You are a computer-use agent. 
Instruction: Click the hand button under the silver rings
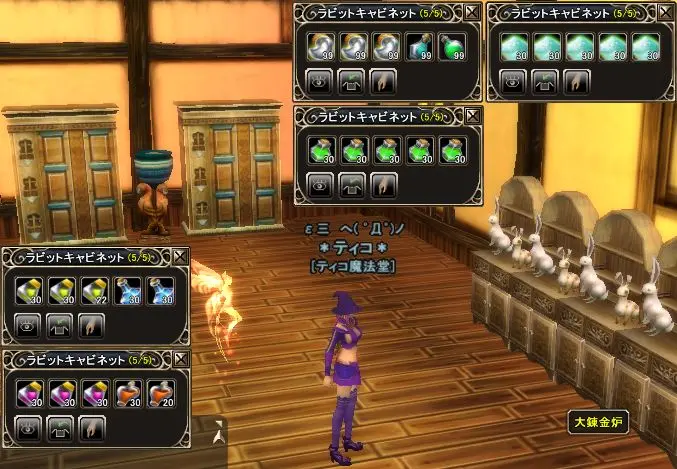coord(385,81)
